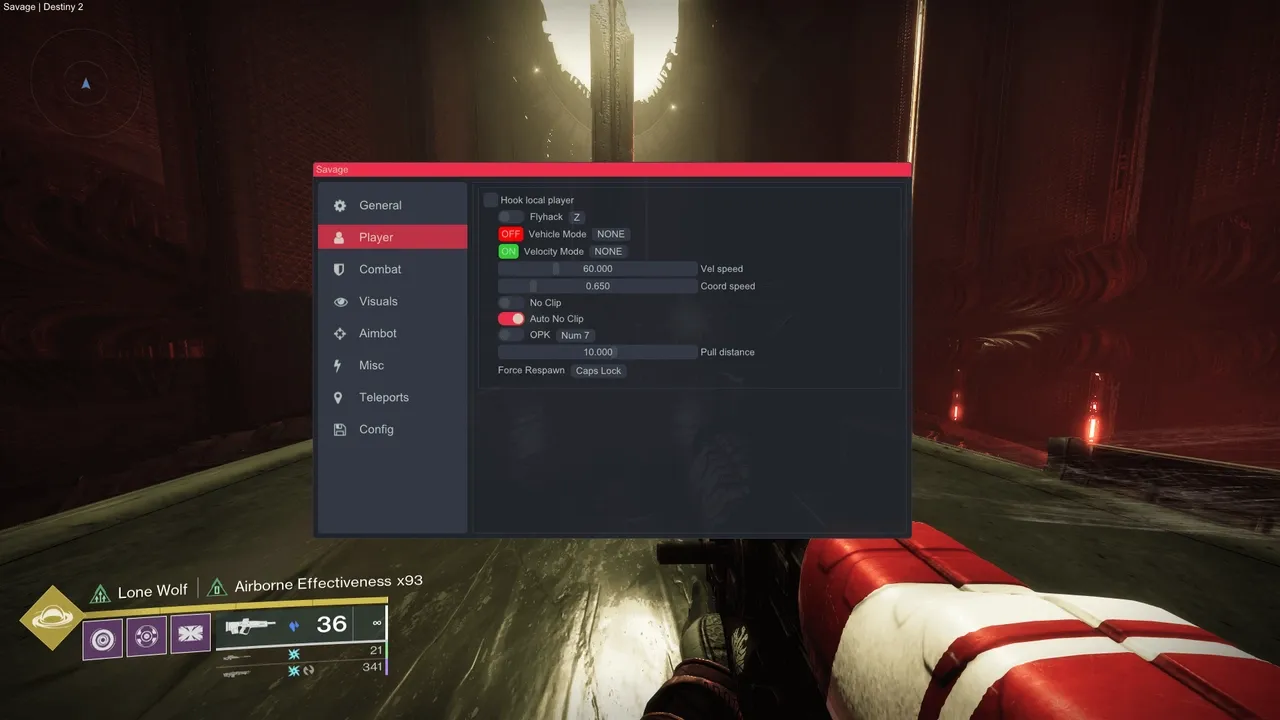Switch to the Combat section
Screen dimensions: 1280x720
tap(380, 269)
